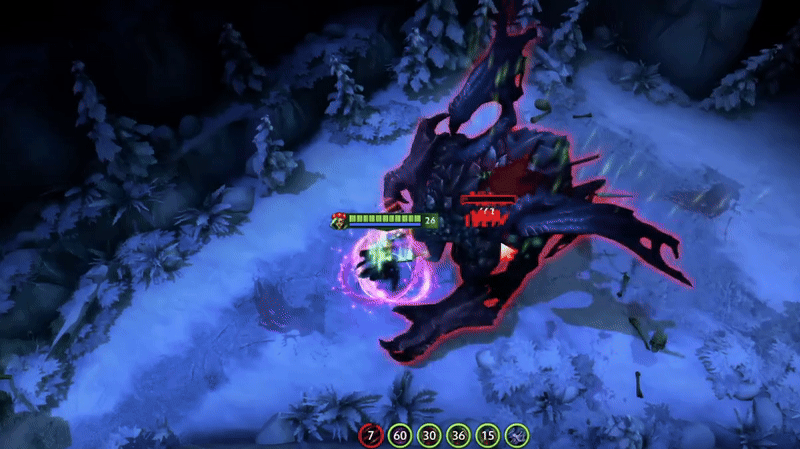The height and width of the screenshot is (449, 800).
Task: Select the ability icon showing 60
Action: (400, 435)
